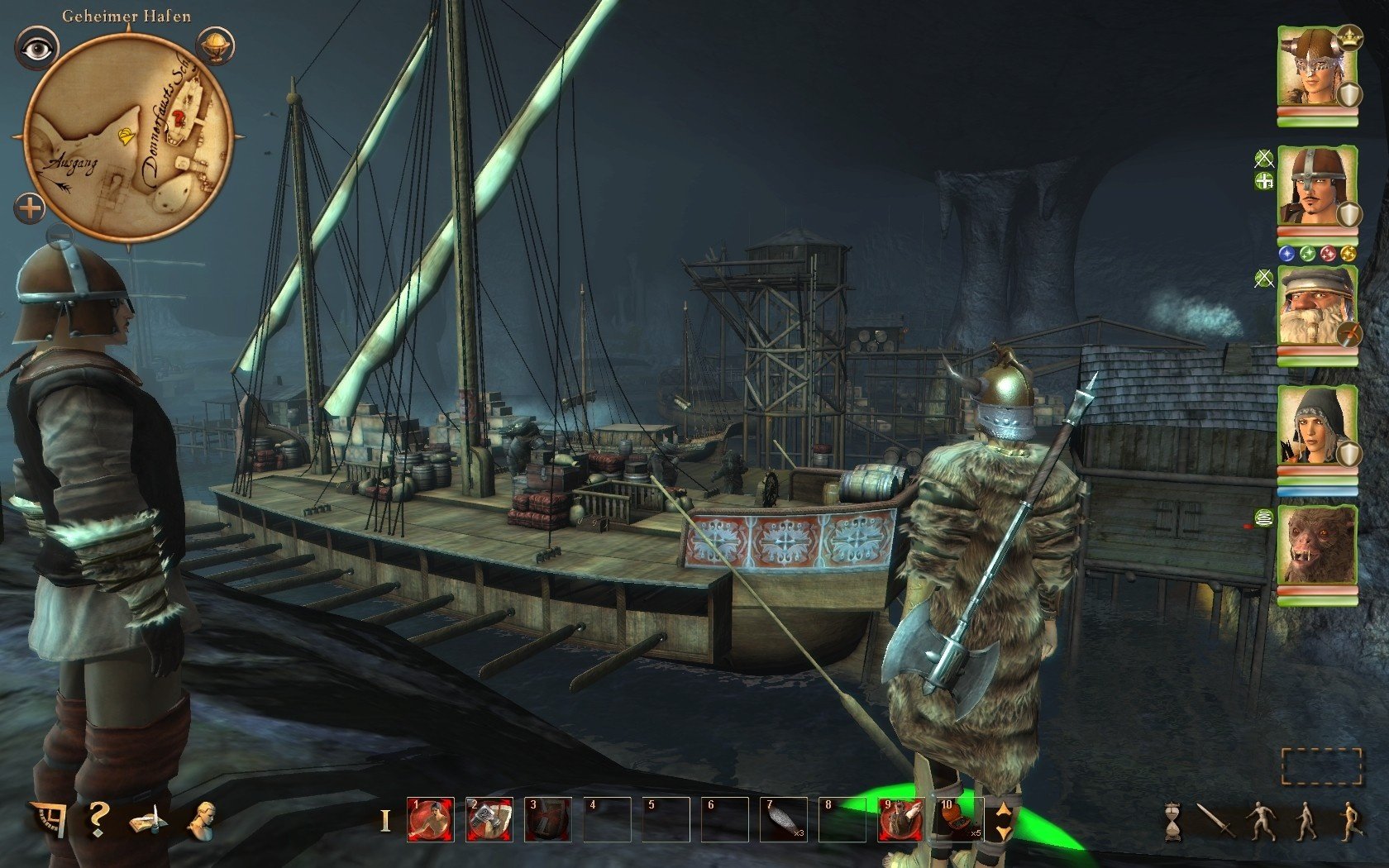Select the white-bearded dwarf party portrait
The width and height of the screenshot is (1389, 868).
point(1317,308)
